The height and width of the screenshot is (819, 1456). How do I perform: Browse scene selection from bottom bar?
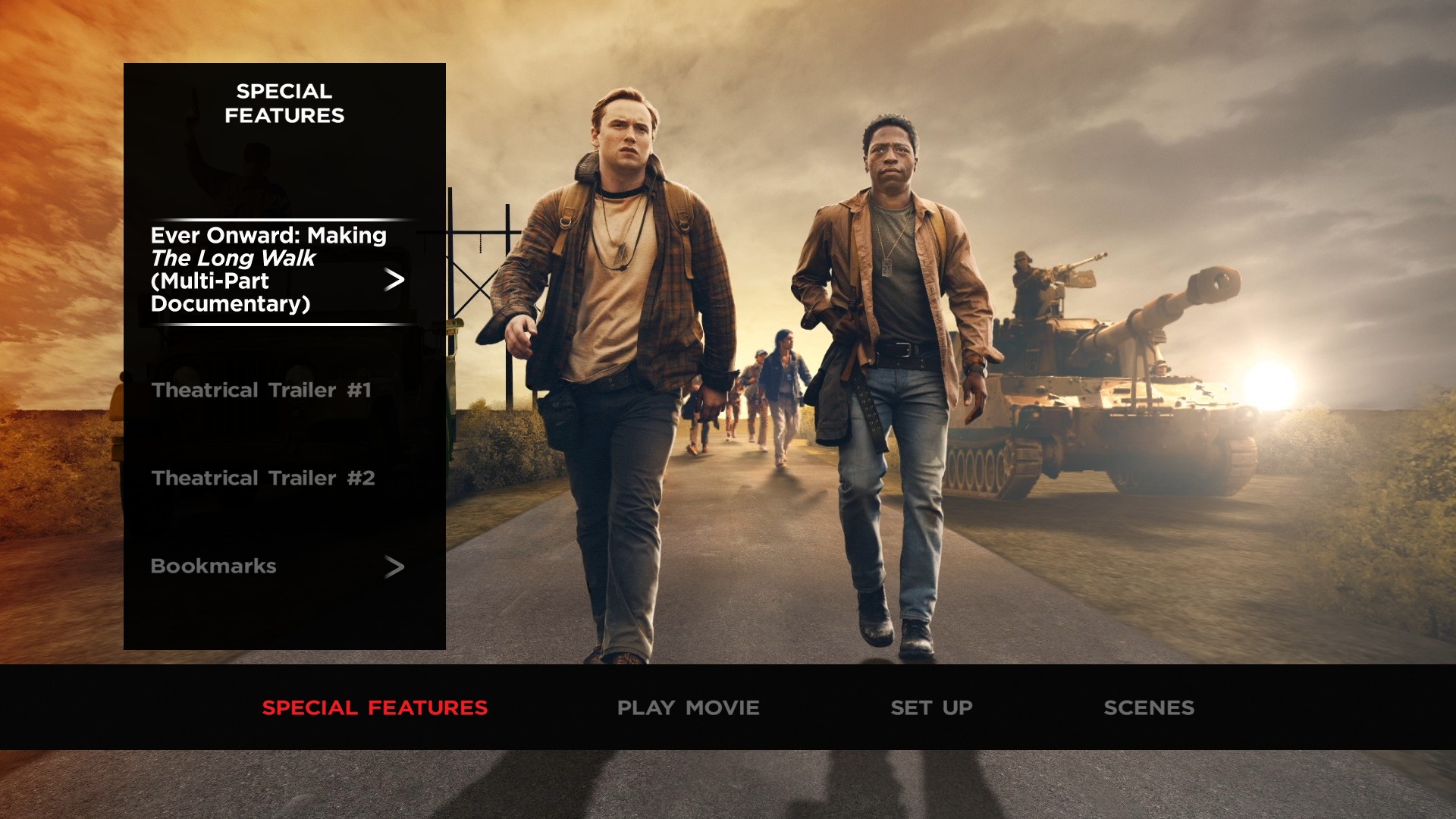(x=1150, y=708)
